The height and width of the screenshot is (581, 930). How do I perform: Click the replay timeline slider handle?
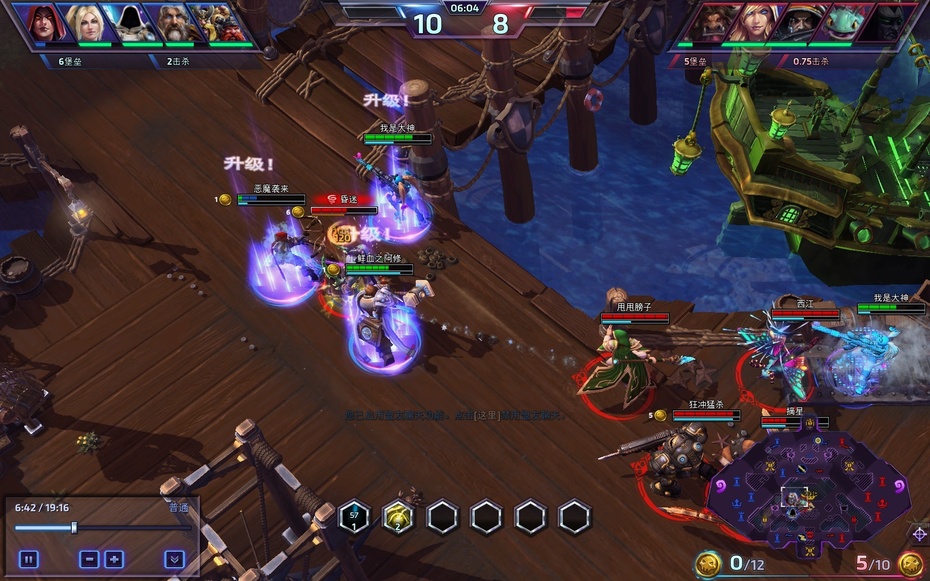pyautogui.click(x=74, y=527)
